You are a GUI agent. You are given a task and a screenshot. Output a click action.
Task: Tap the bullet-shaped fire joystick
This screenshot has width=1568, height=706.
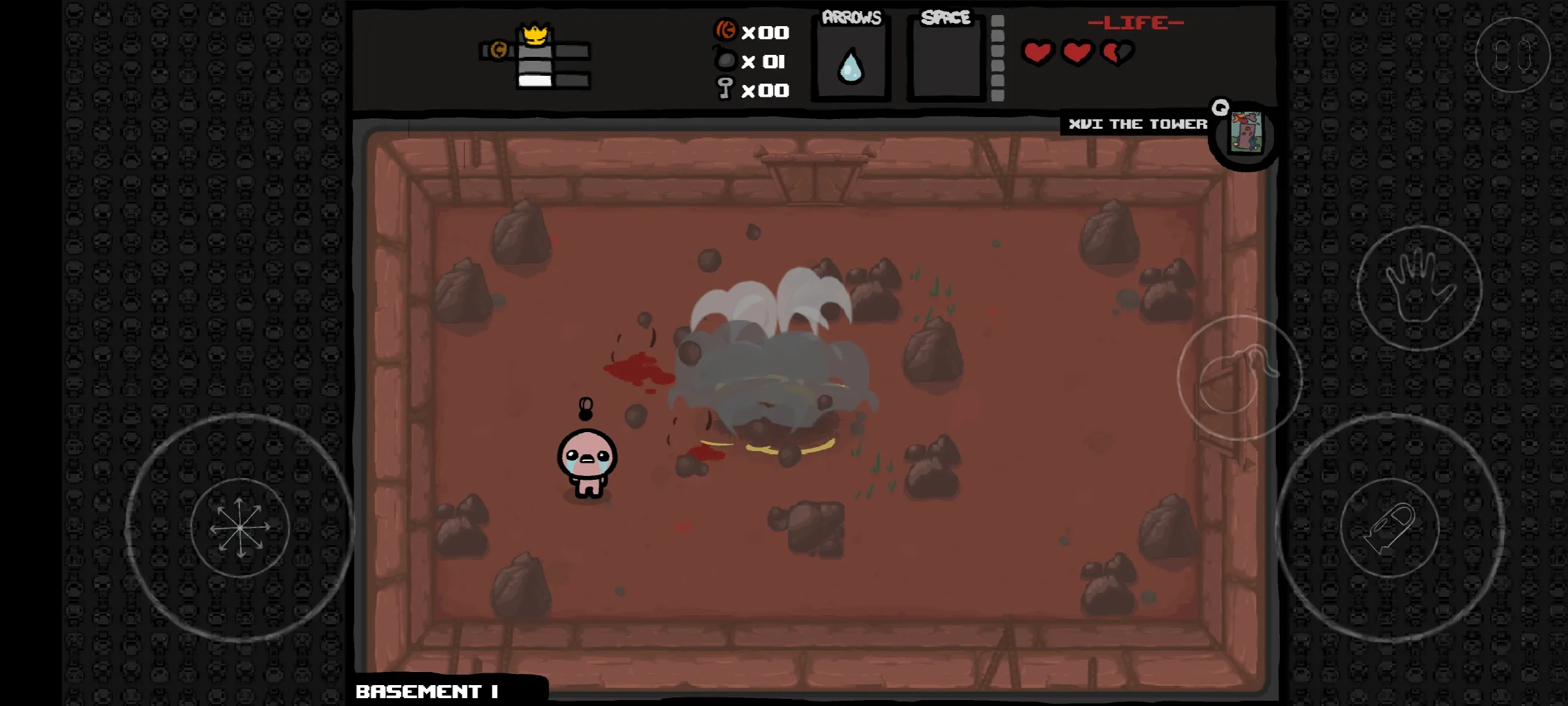1390,527
